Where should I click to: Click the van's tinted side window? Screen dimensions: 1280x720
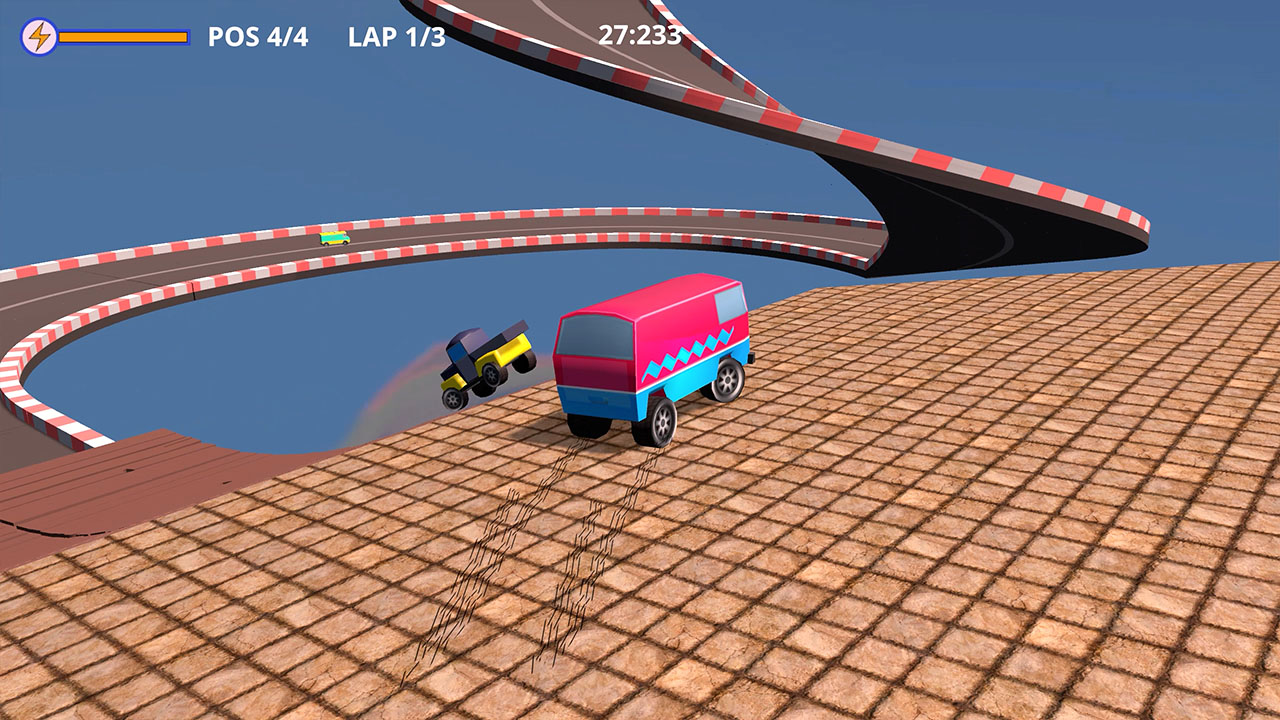[x=730, y=302]
